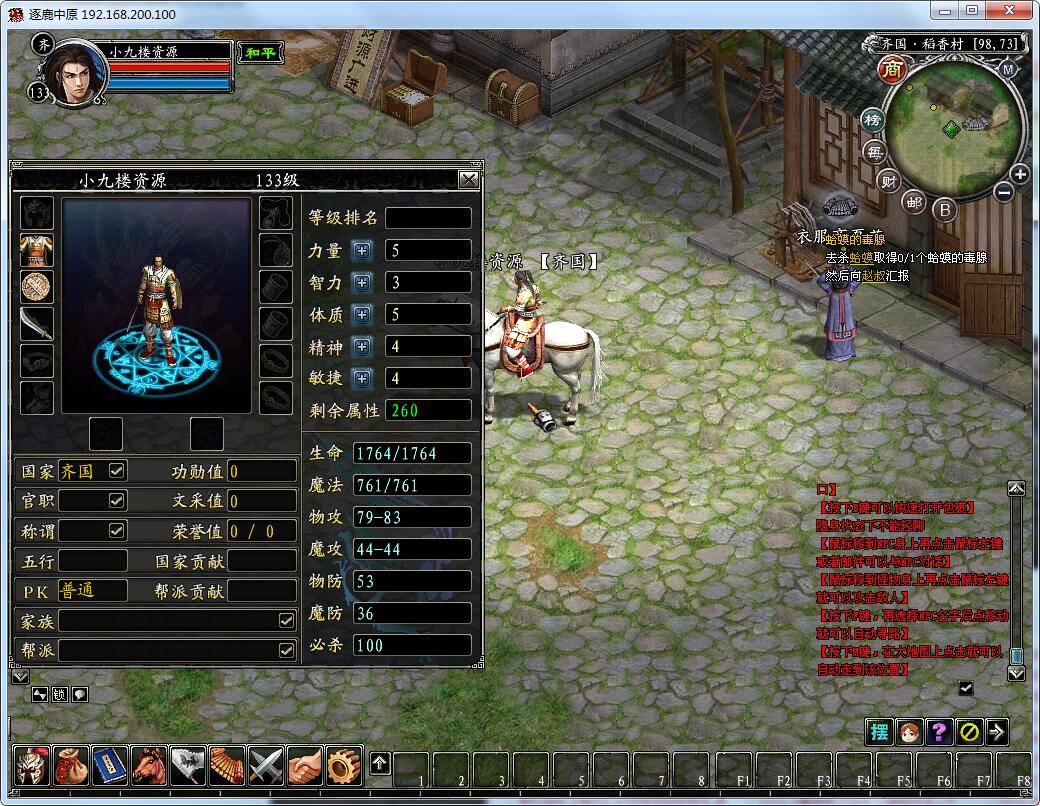The height and width of the screenshot is (806, 1040).
Task: Open settings with the gear icon
Action: pos(344,766)
